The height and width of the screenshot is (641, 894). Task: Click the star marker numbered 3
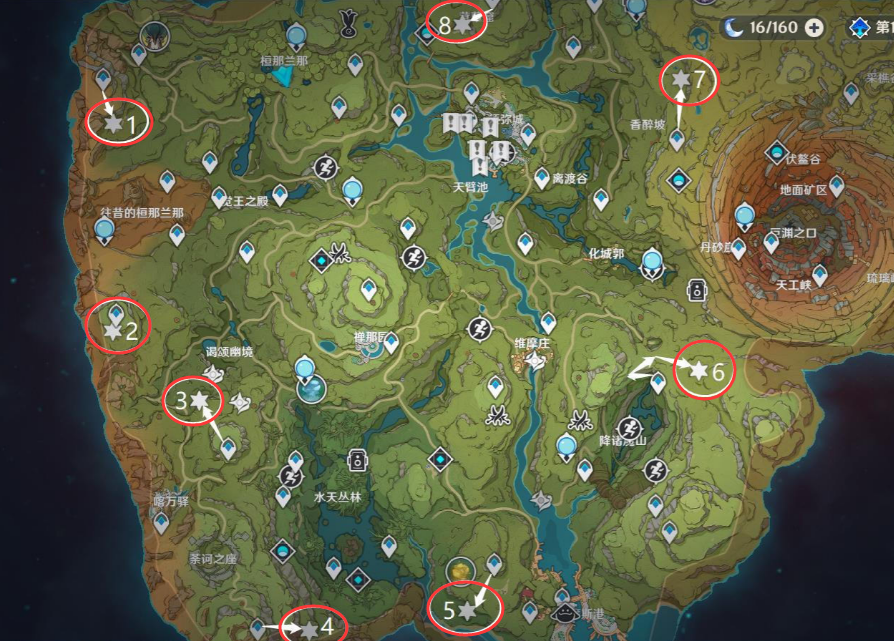(x=200, y=400)
